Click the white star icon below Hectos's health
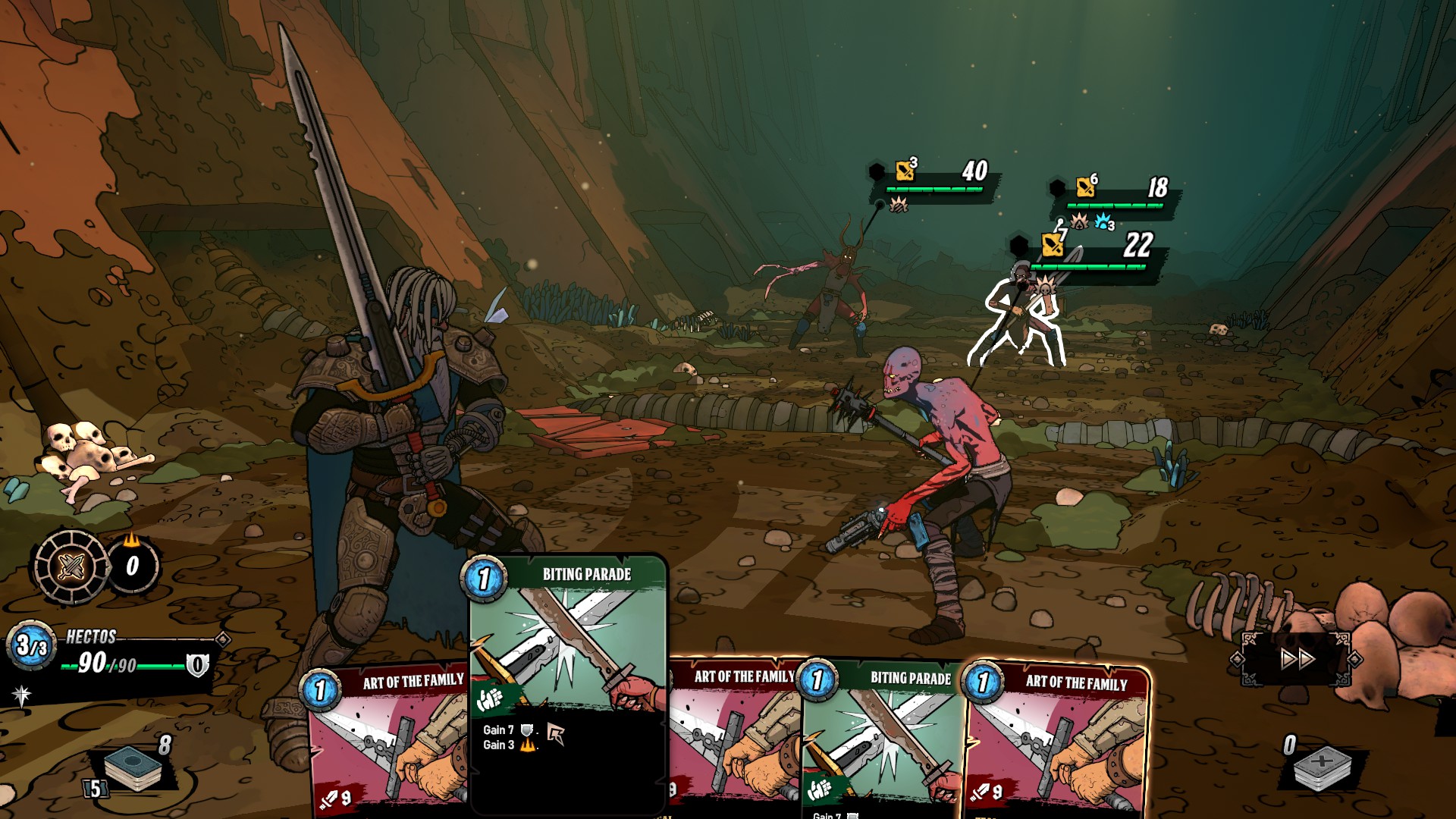This screenshot has width=1456, height=819. (21, 694)
